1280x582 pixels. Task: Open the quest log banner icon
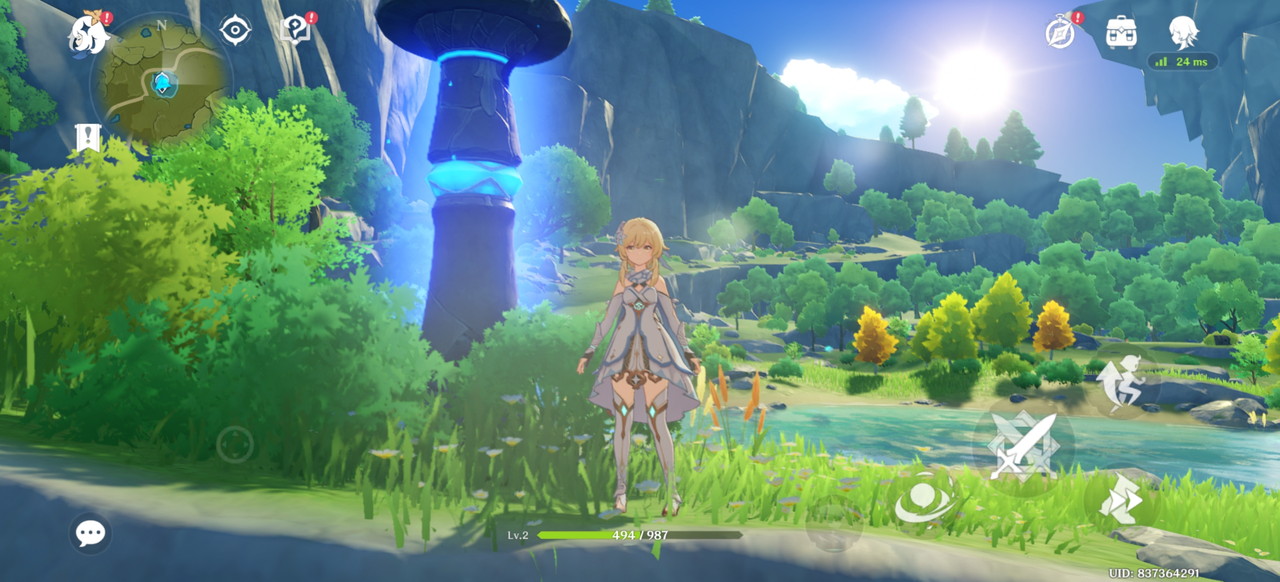click(x=88, y=137)
